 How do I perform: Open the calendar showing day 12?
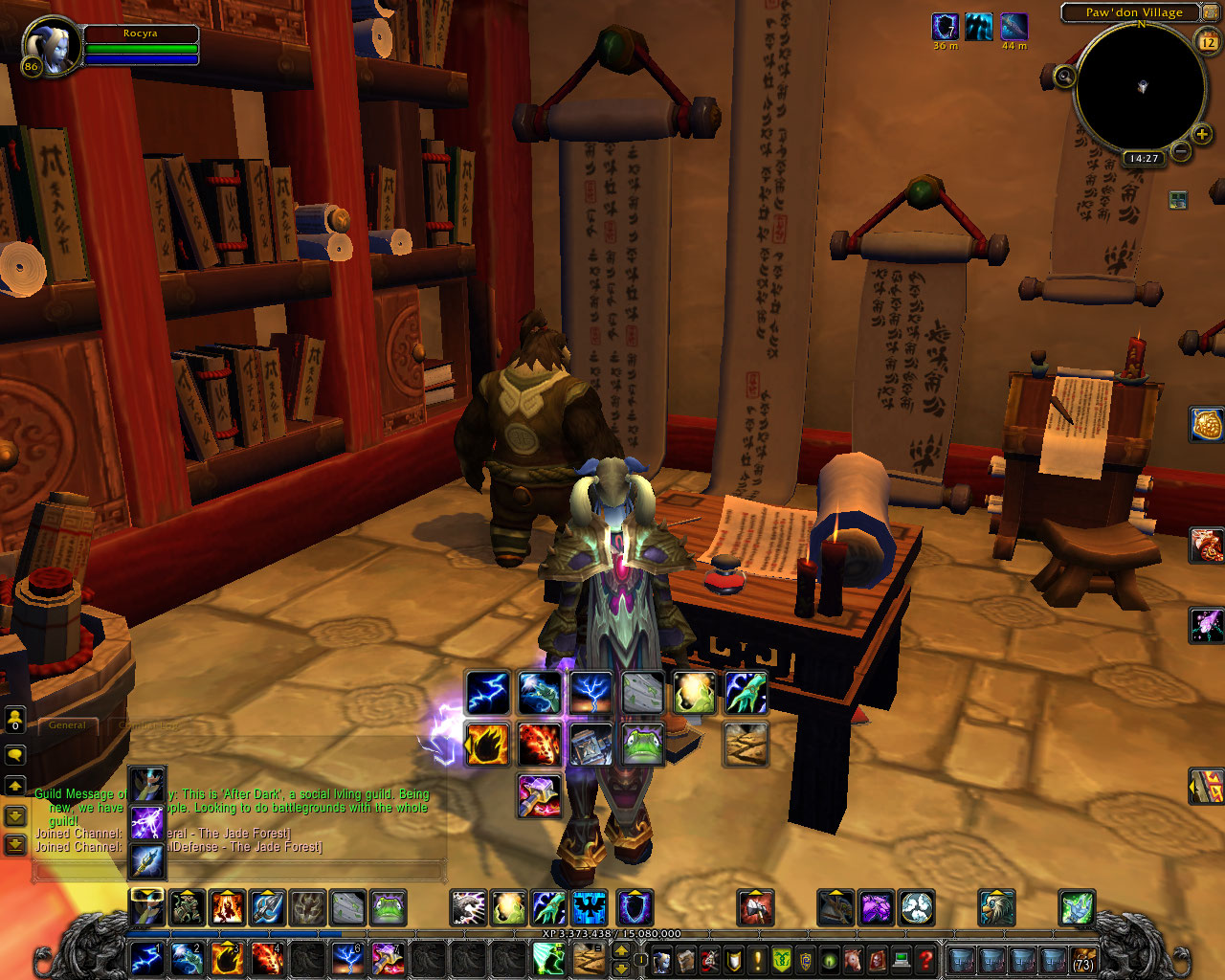pos(1208,41)
